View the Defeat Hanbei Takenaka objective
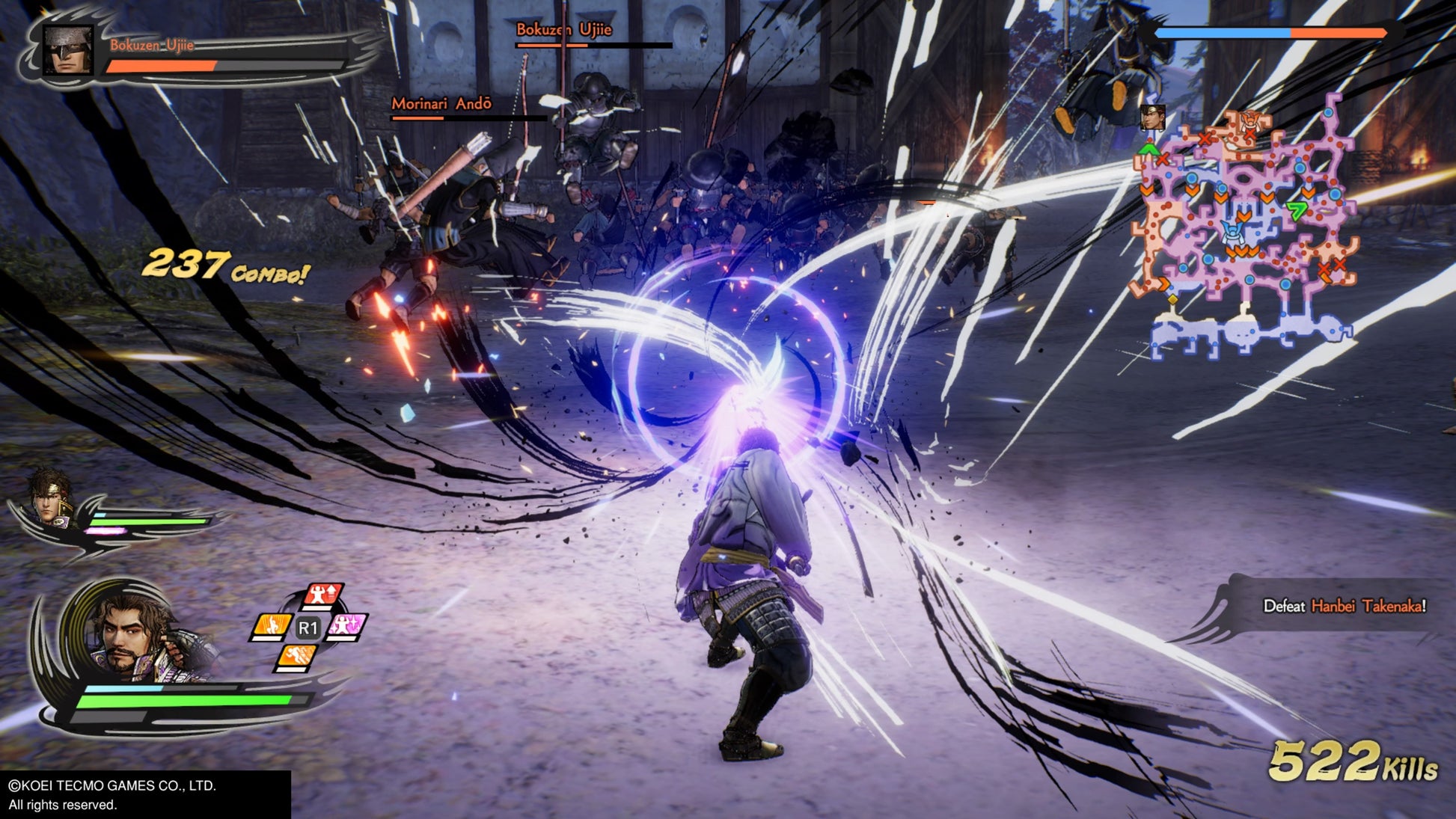 click(1344, 606)
